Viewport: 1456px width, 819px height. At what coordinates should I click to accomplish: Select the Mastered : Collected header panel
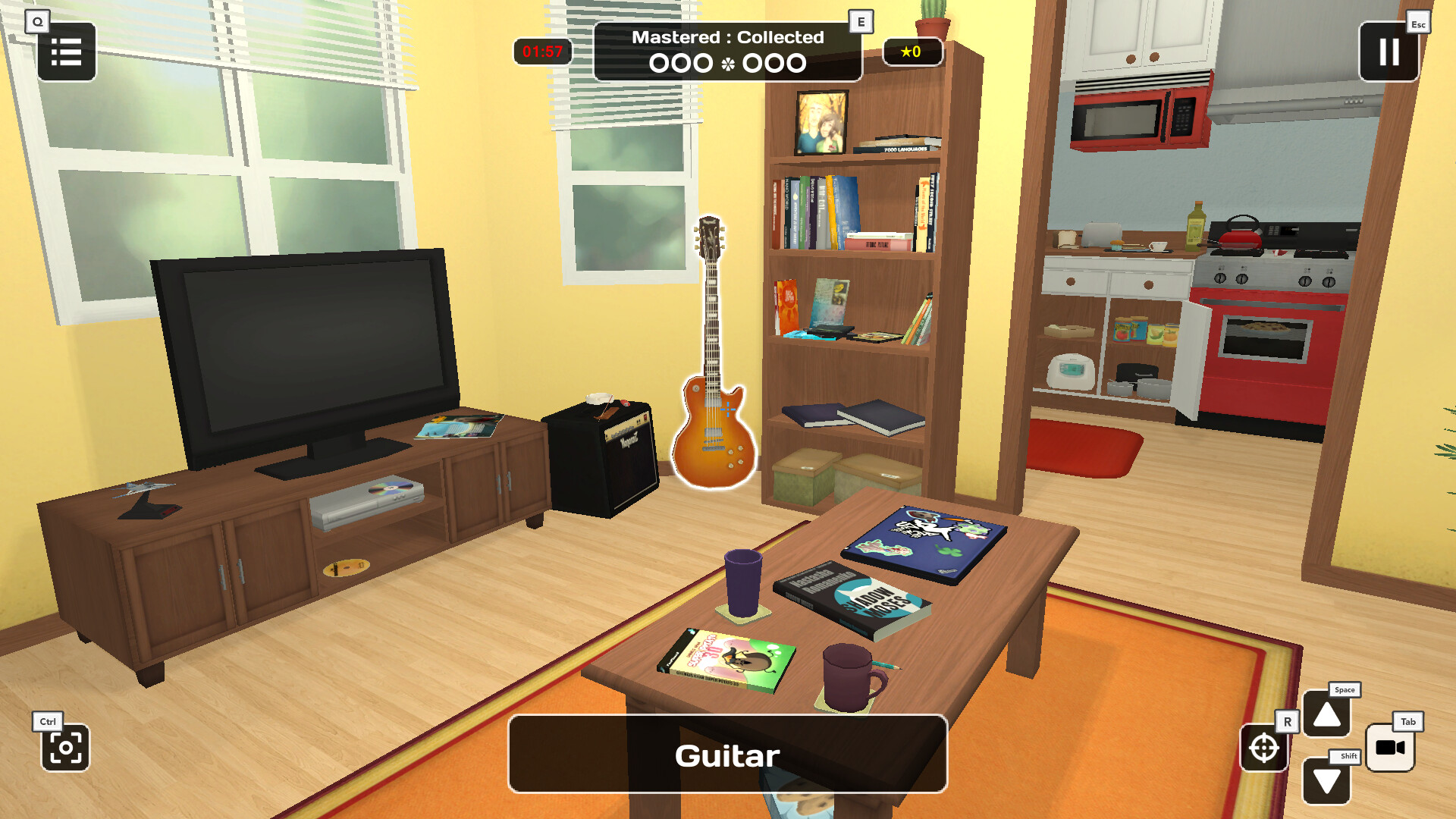[727, 36]
